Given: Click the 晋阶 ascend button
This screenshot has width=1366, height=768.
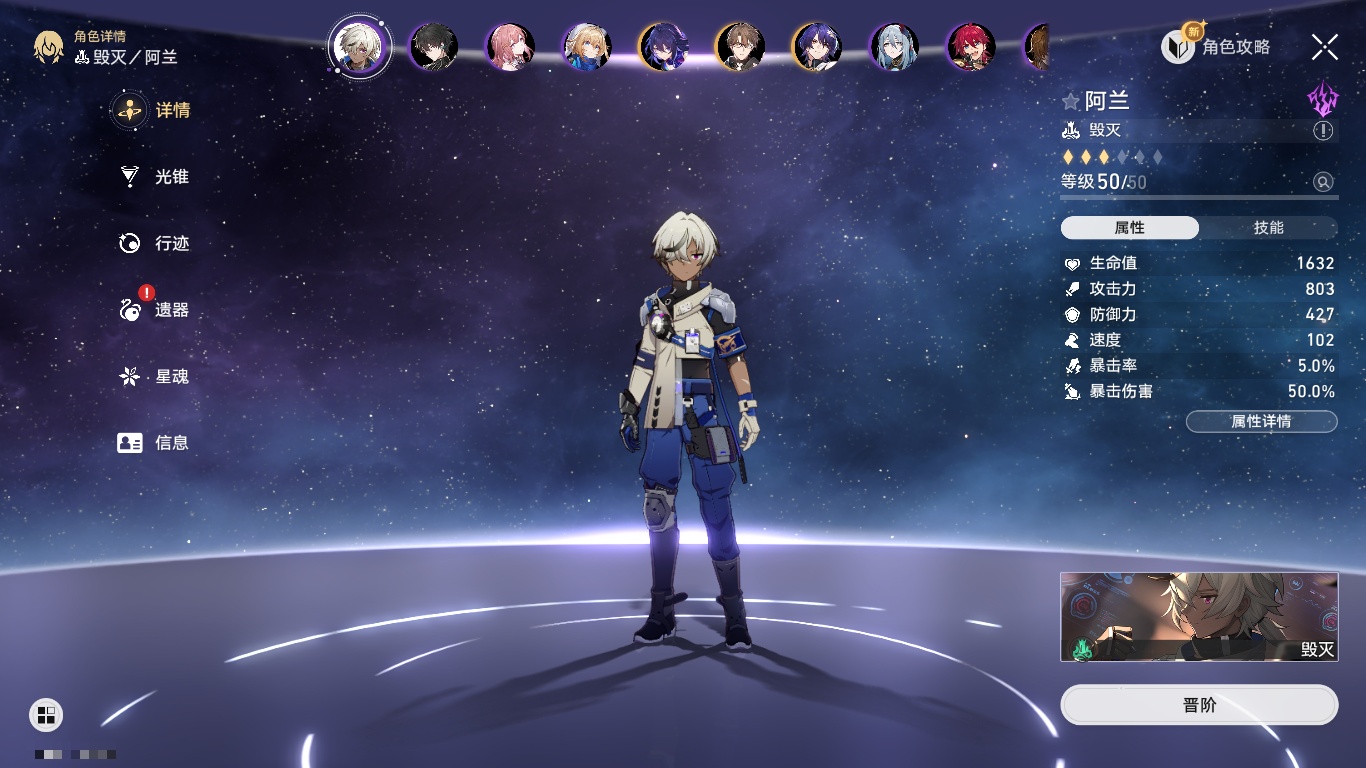Looking at the screenshot, I should [1199, 705].
